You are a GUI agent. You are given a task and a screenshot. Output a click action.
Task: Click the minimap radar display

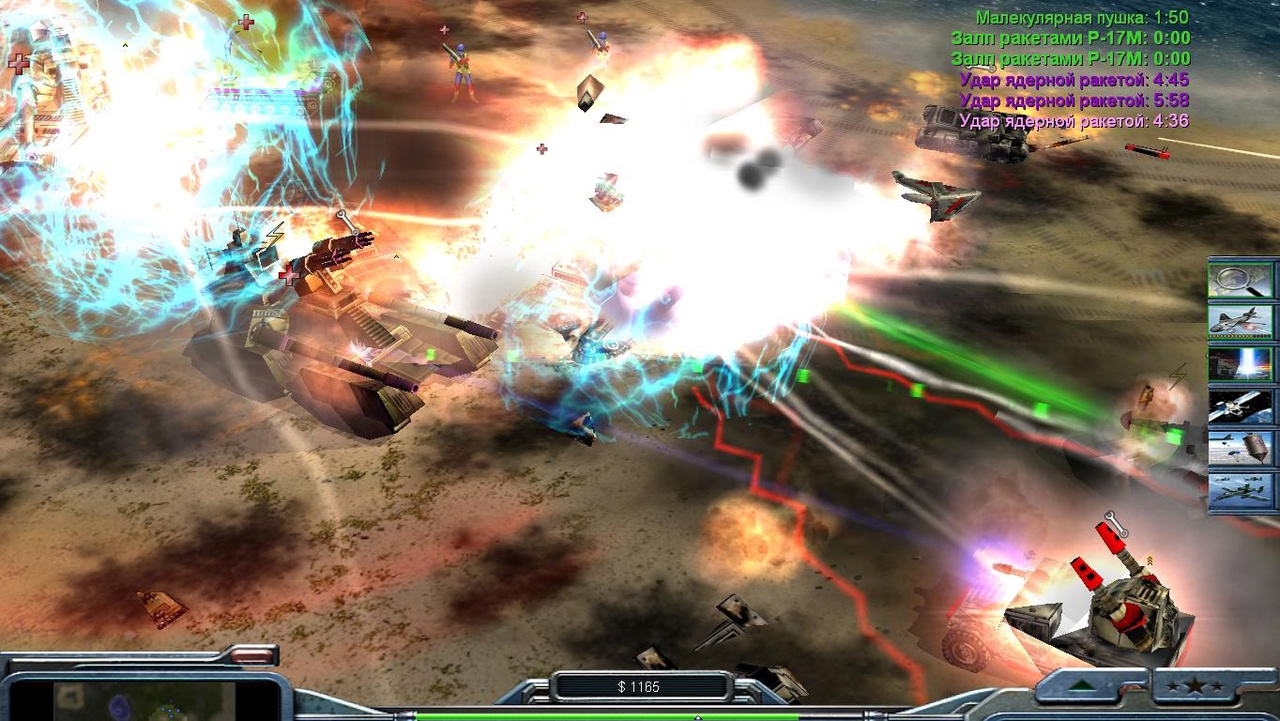(x=143, y=700)
